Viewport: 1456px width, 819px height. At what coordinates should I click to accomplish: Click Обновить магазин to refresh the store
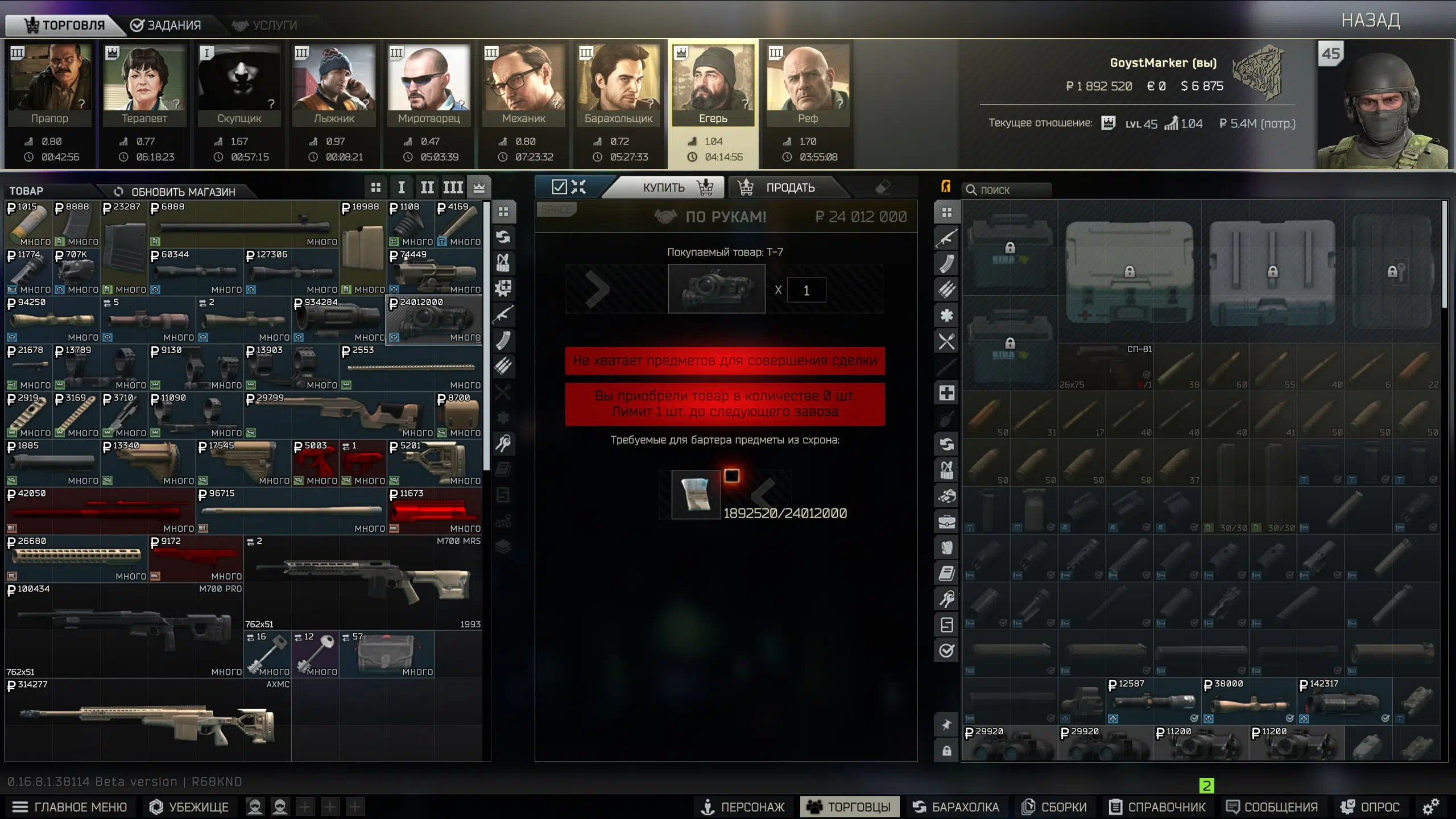click(175, 192)
